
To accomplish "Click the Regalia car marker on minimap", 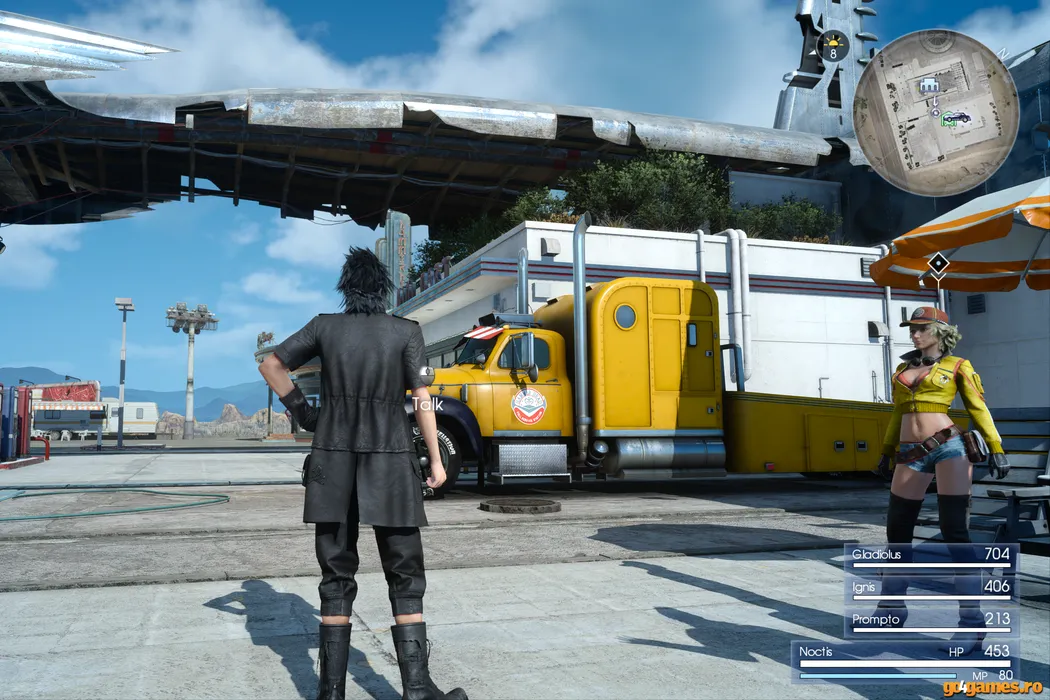I will click(x=956, y=118).
